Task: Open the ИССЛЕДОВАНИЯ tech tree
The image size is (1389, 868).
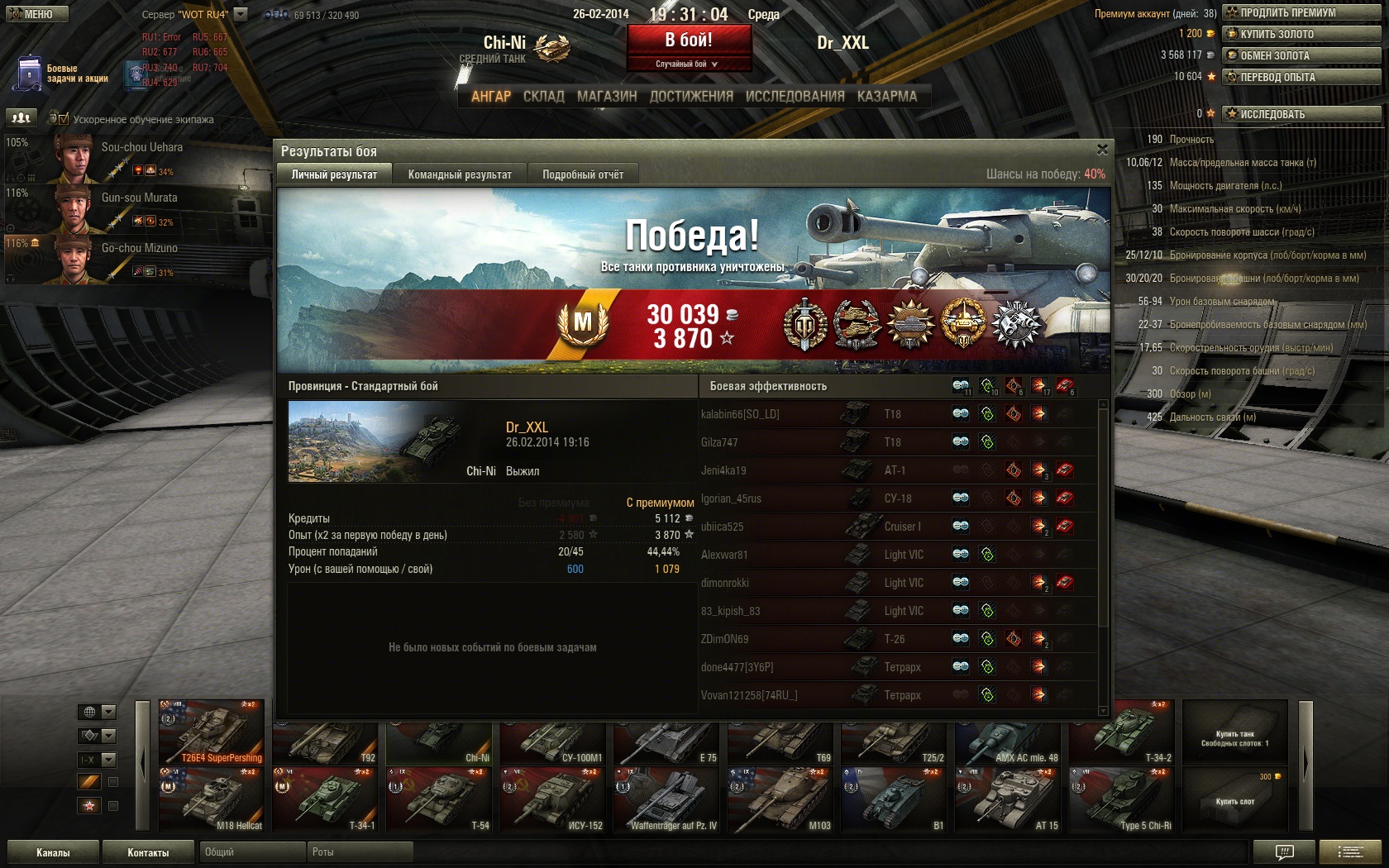Action: (x=795, y=97)
